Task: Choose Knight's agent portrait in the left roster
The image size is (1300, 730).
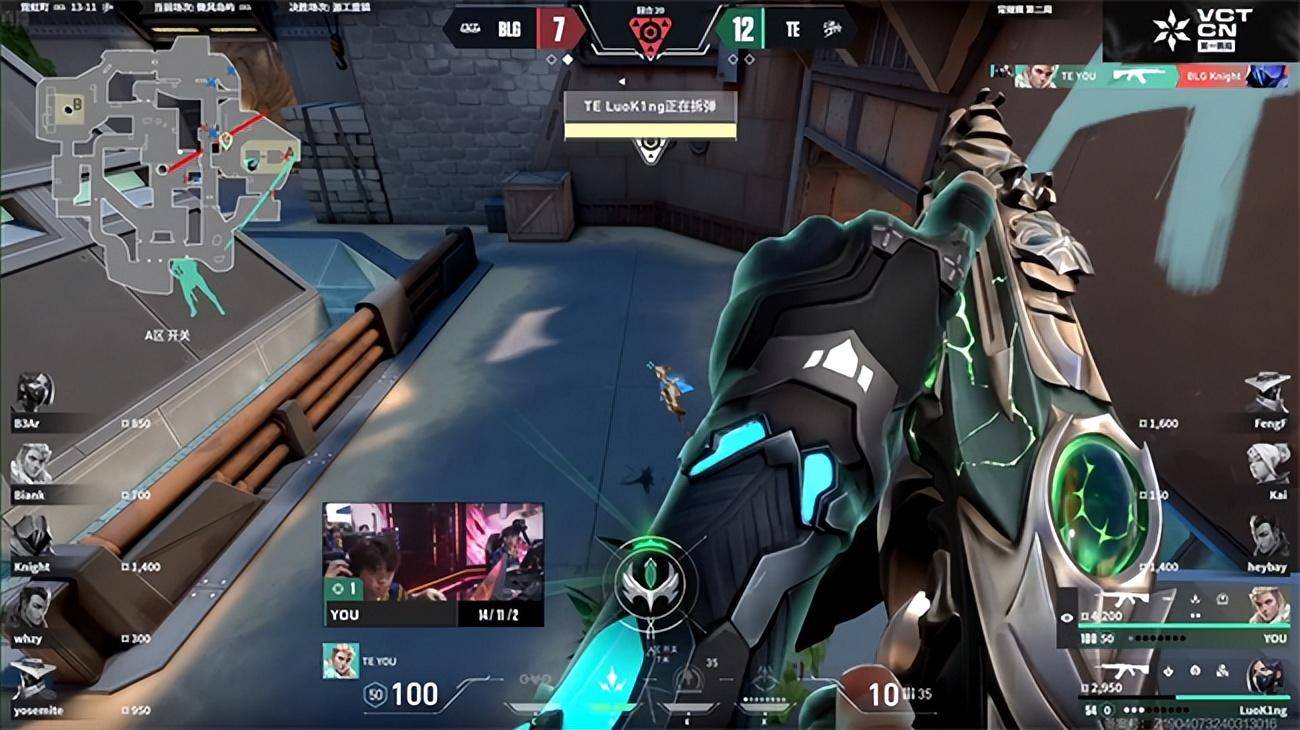Action: pos(31,536)
